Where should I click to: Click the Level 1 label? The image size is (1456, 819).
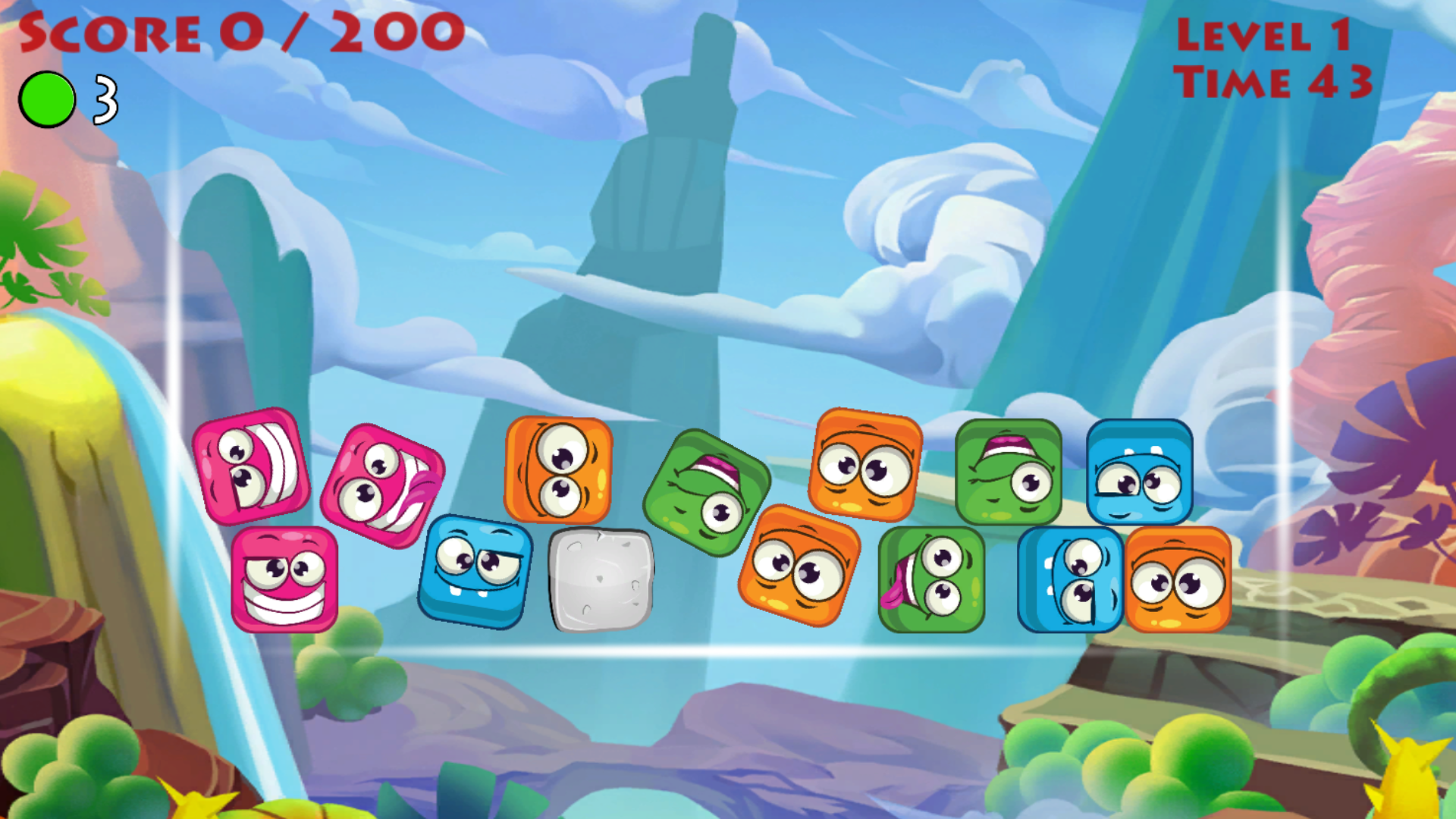pyautogui.click(x=1274, y=34)
